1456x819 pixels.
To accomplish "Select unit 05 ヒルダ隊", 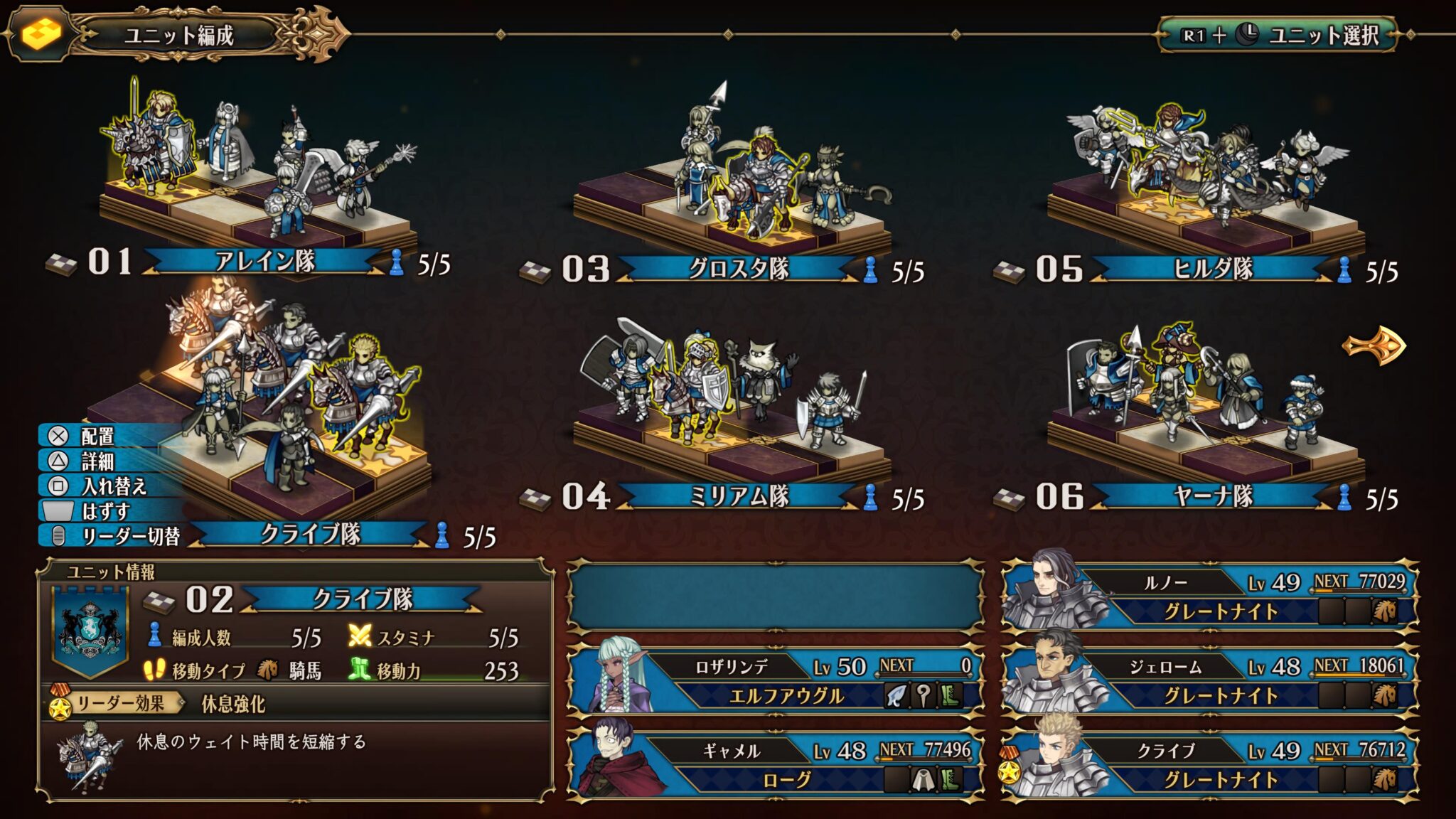I will pyautogui.click(x=1211, y=269).
